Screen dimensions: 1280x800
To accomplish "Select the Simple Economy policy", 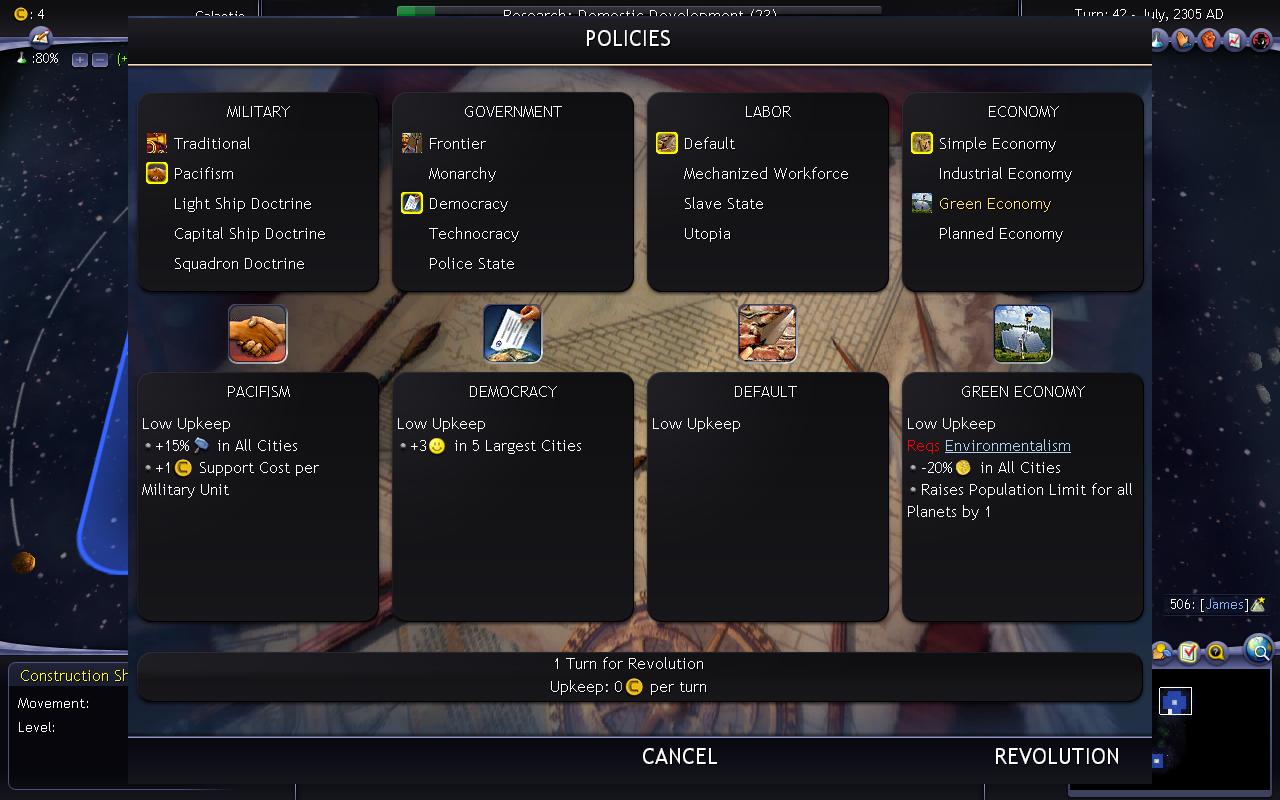I will (996, 144).
